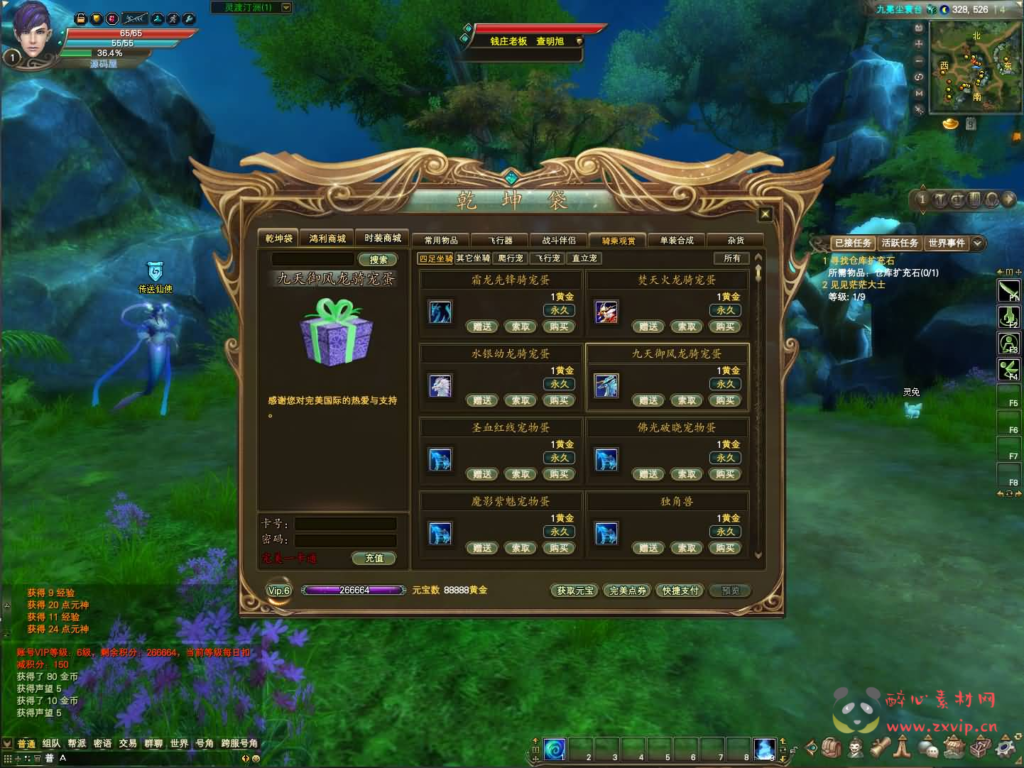Close the 乾坤袋 shop window
This screenshot has height=768, width=1024.
pos(765,214)
